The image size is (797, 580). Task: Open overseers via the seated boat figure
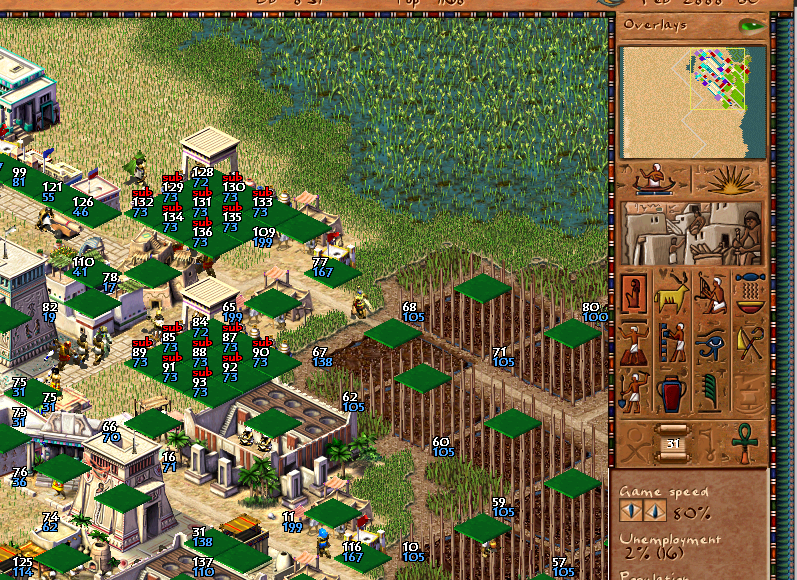[655, 179]
